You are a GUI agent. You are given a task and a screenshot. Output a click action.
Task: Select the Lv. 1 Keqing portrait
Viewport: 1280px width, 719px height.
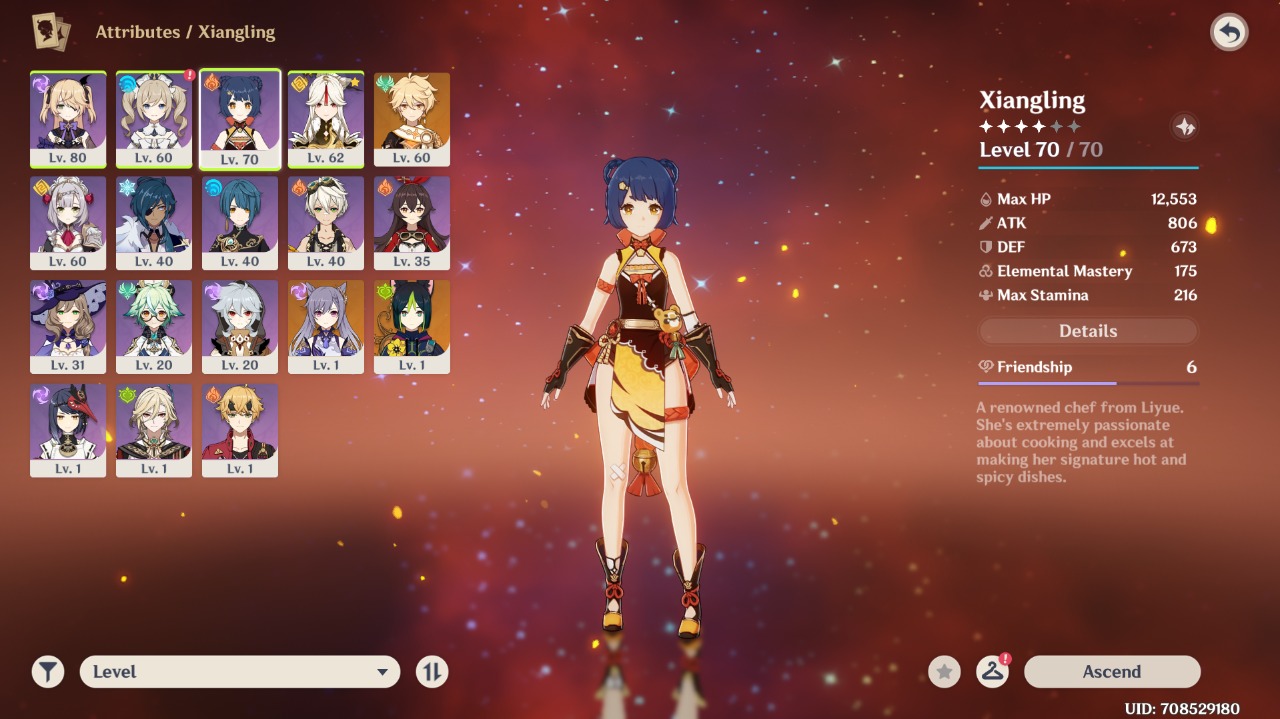click(326, 326)
